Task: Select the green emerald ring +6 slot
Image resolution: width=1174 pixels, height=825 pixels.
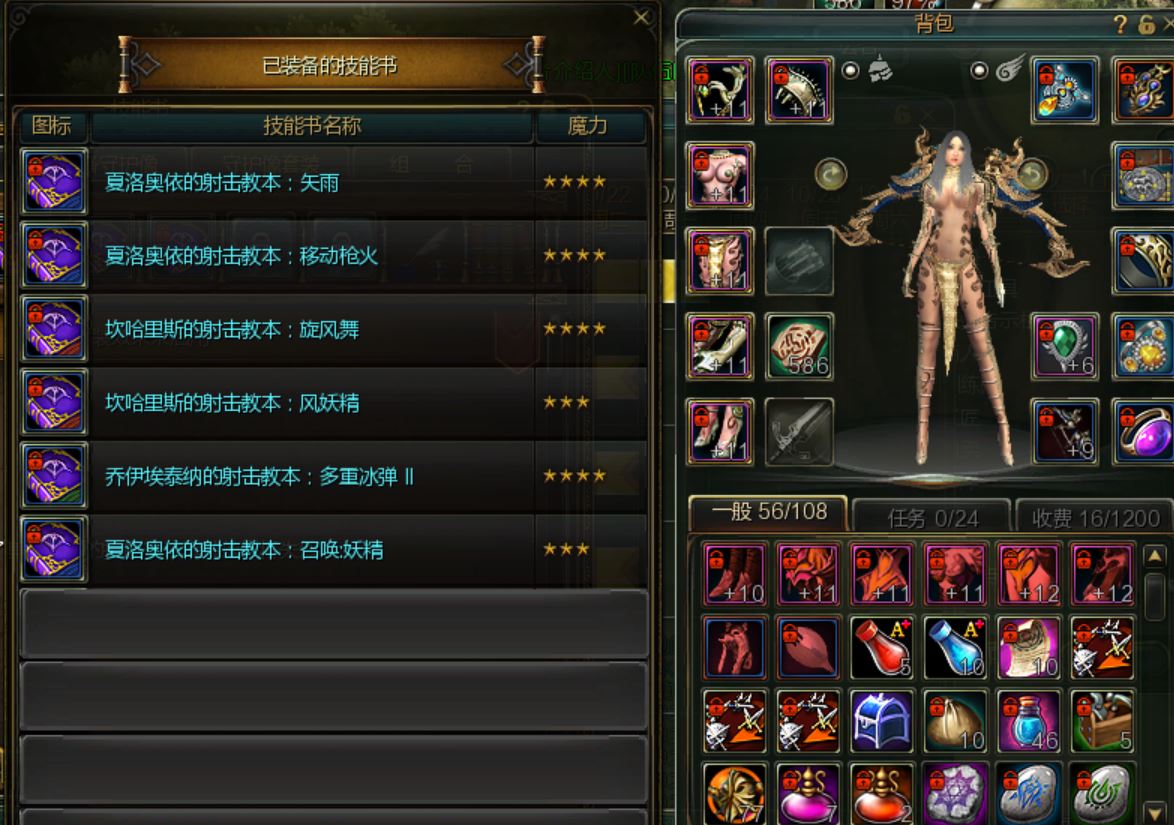Action: click(x=1065, y=346)
